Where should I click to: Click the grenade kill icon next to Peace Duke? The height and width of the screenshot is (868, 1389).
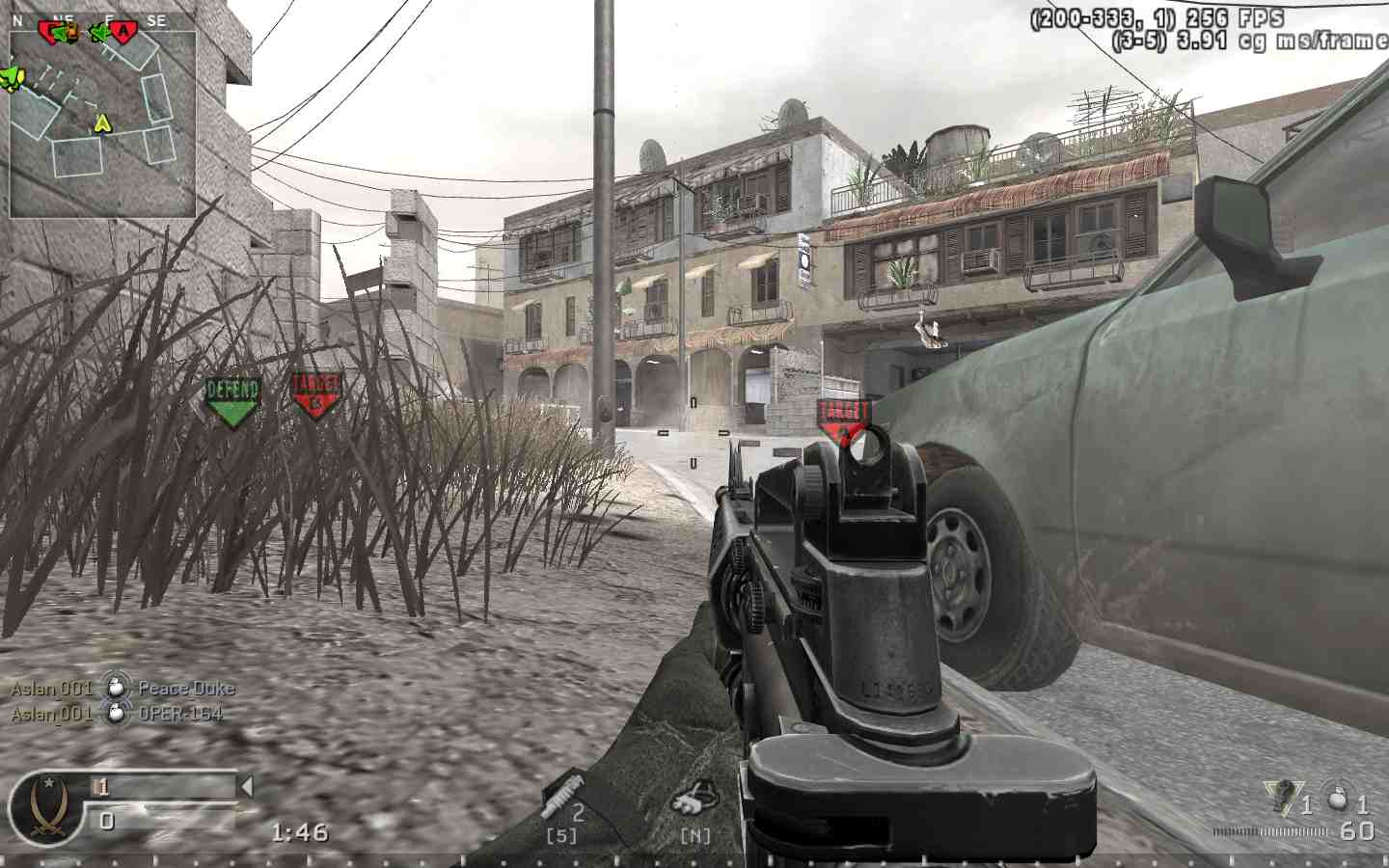pos(115,688)
